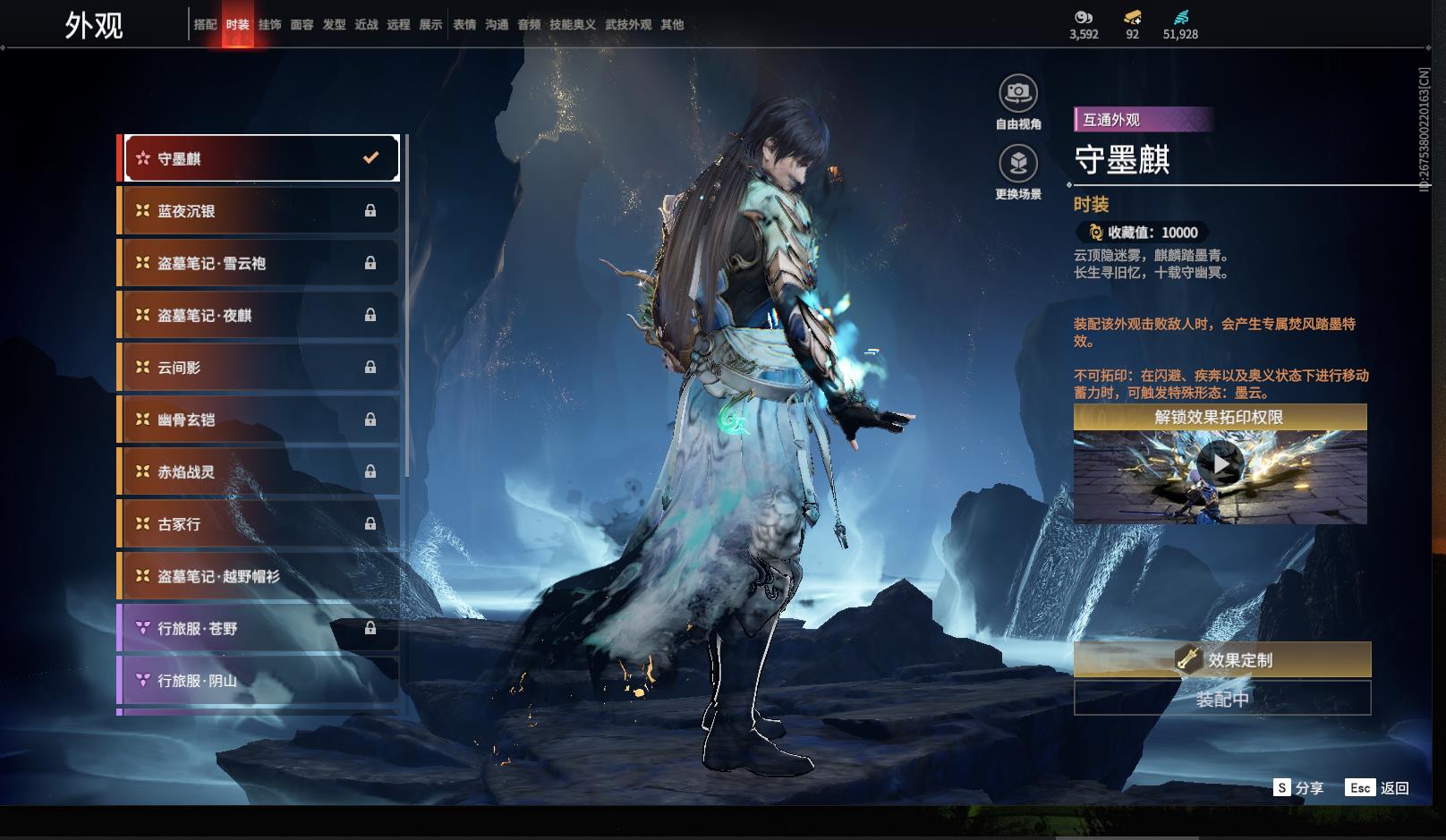Image resolution: width=1446 pixels, height=840 pixels.
Task: Click the 装配中 equipped button
Action: [1222, 699]
